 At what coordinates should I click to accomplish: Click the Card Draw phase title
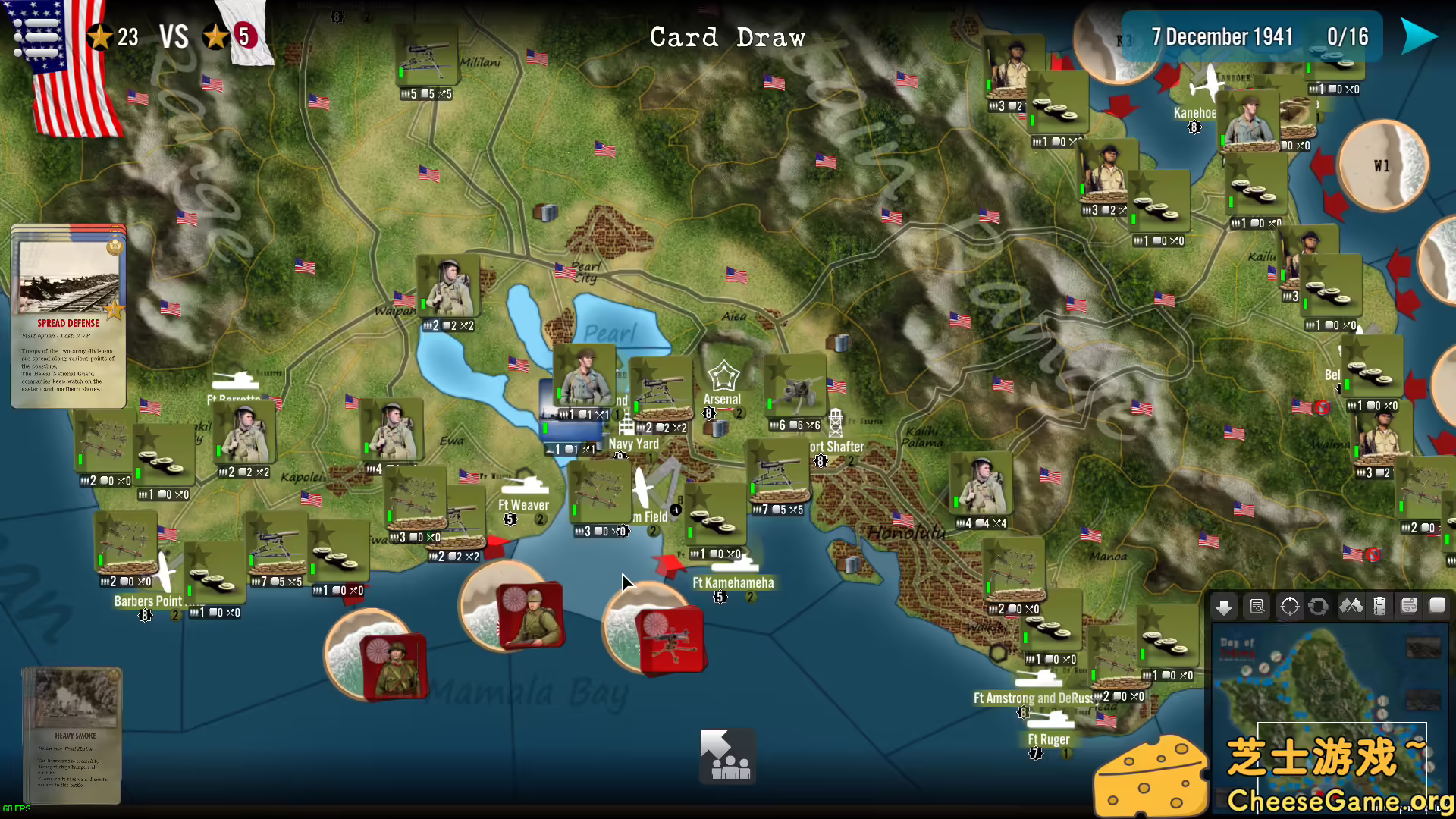point(728,36)
